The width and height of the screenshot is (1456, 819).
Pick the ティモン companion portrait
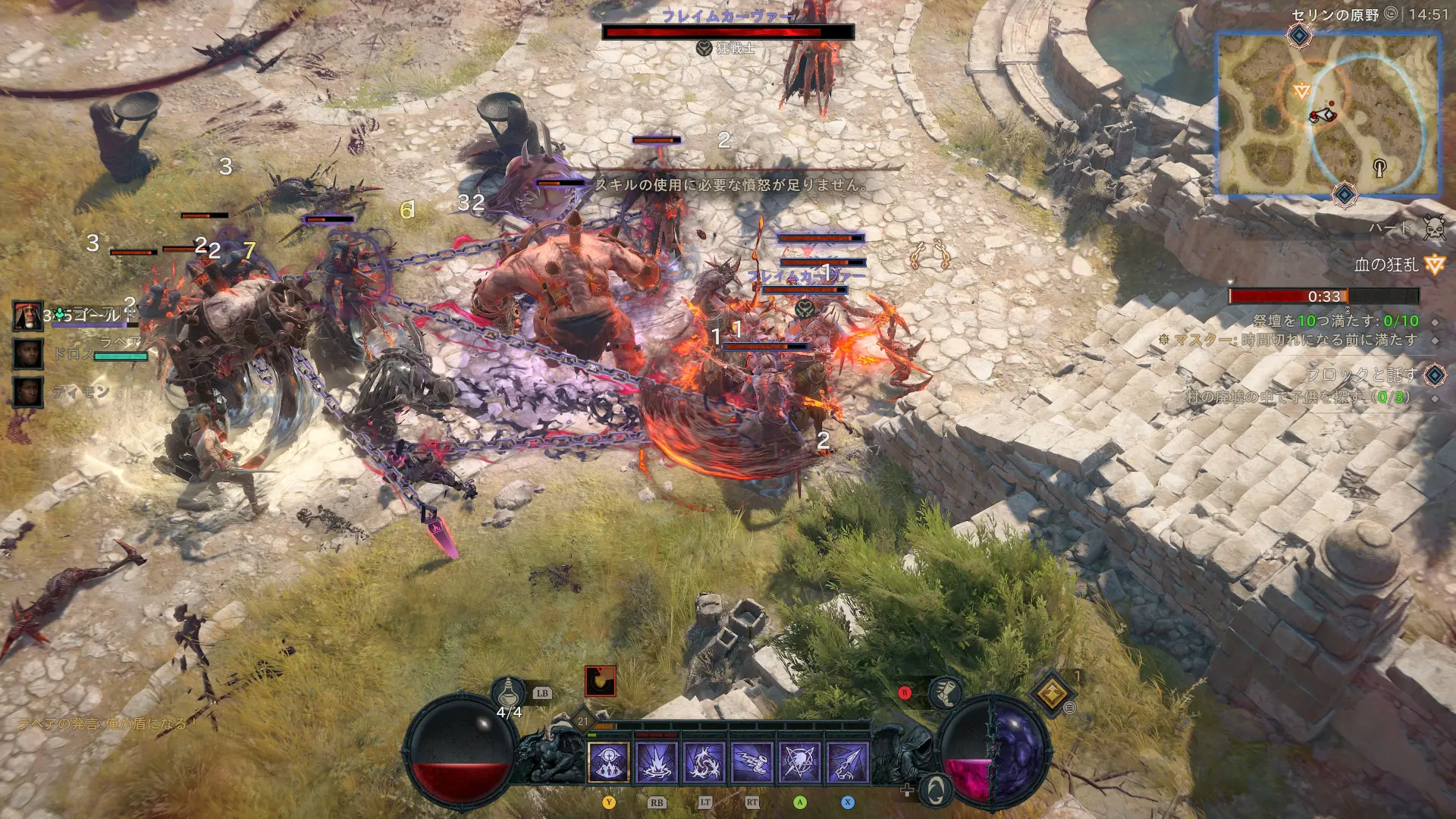tap(28, 392)
